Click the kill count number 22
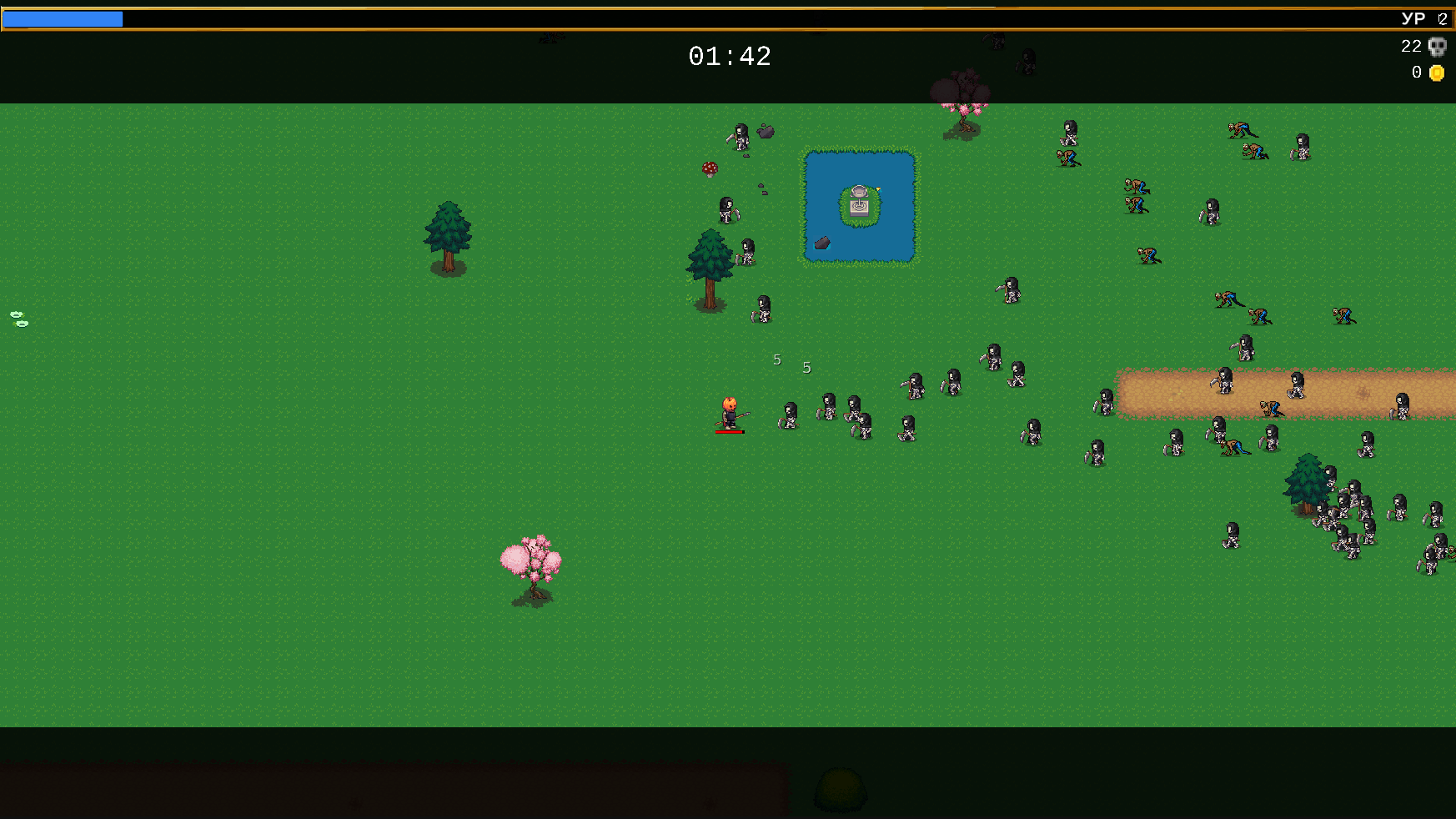 [1411, 47]
